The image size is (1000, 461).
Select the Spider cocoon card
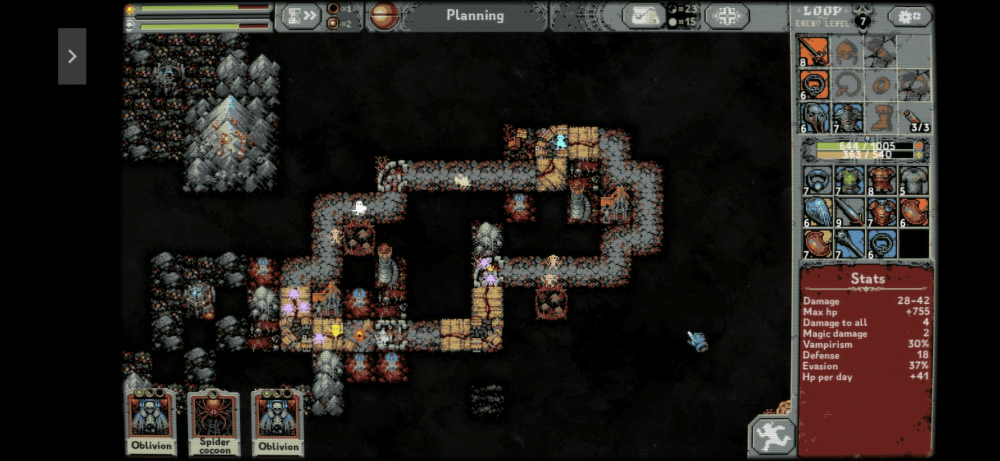[x=214, y=421]
